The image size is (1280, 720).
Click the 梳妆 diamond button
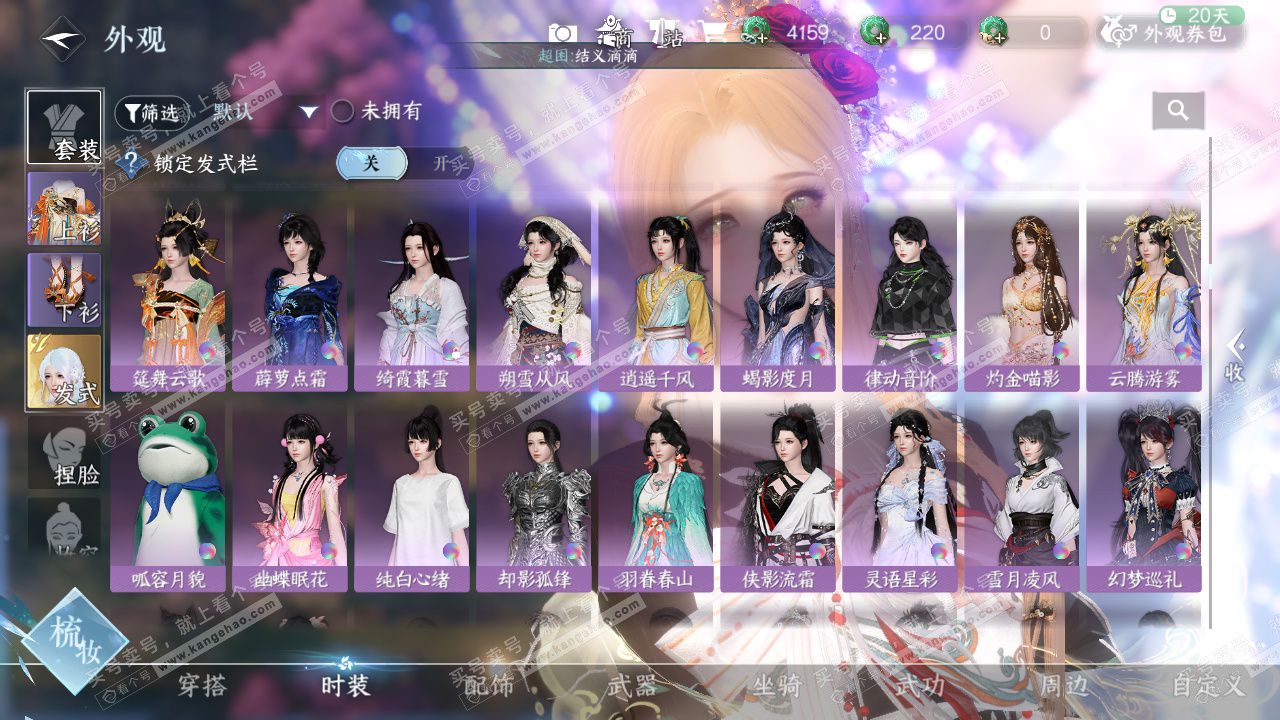[x=74, y=641]
